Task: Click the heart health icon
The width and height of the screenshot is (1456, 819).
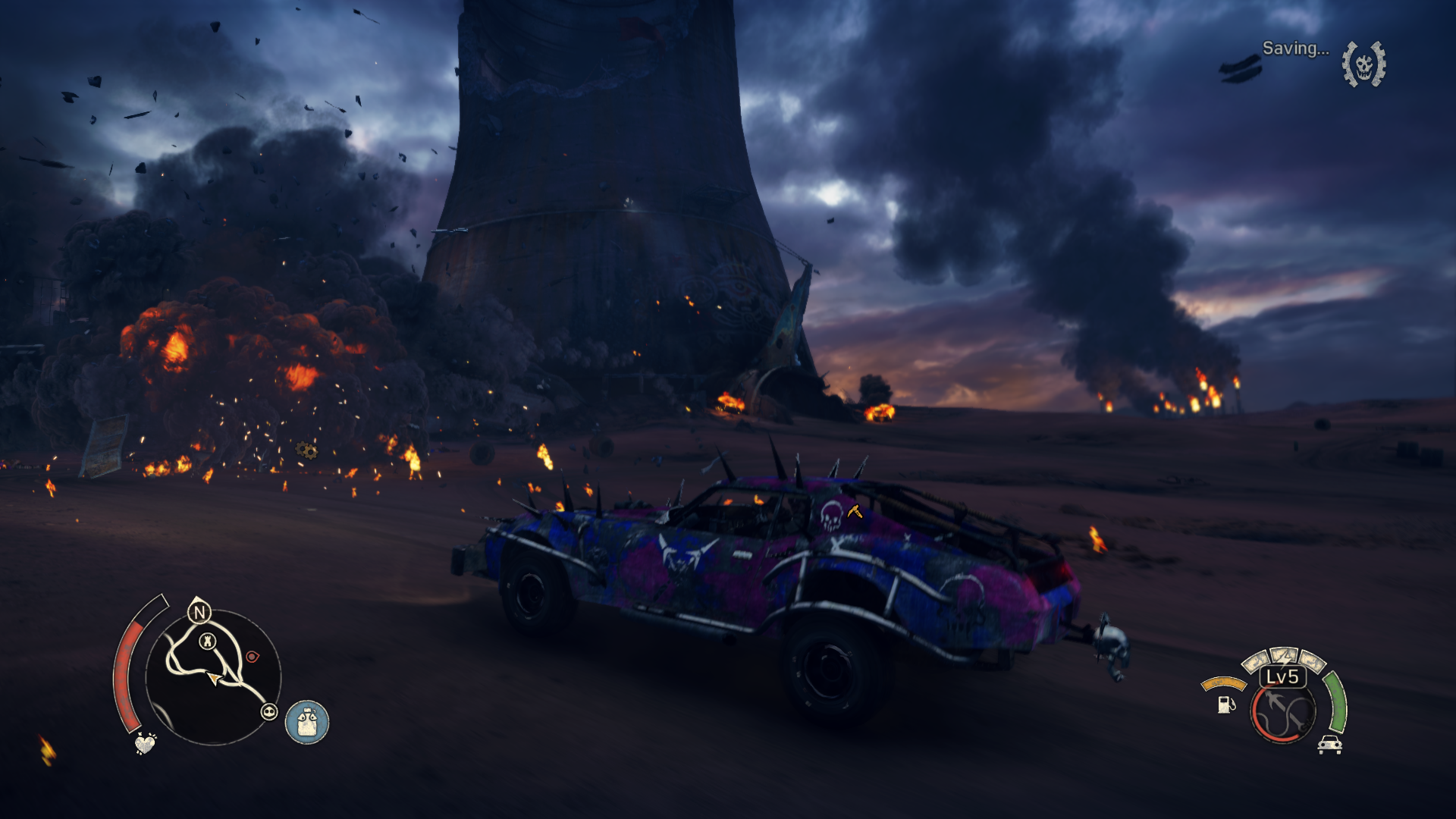Action: (x=145, y=743)
